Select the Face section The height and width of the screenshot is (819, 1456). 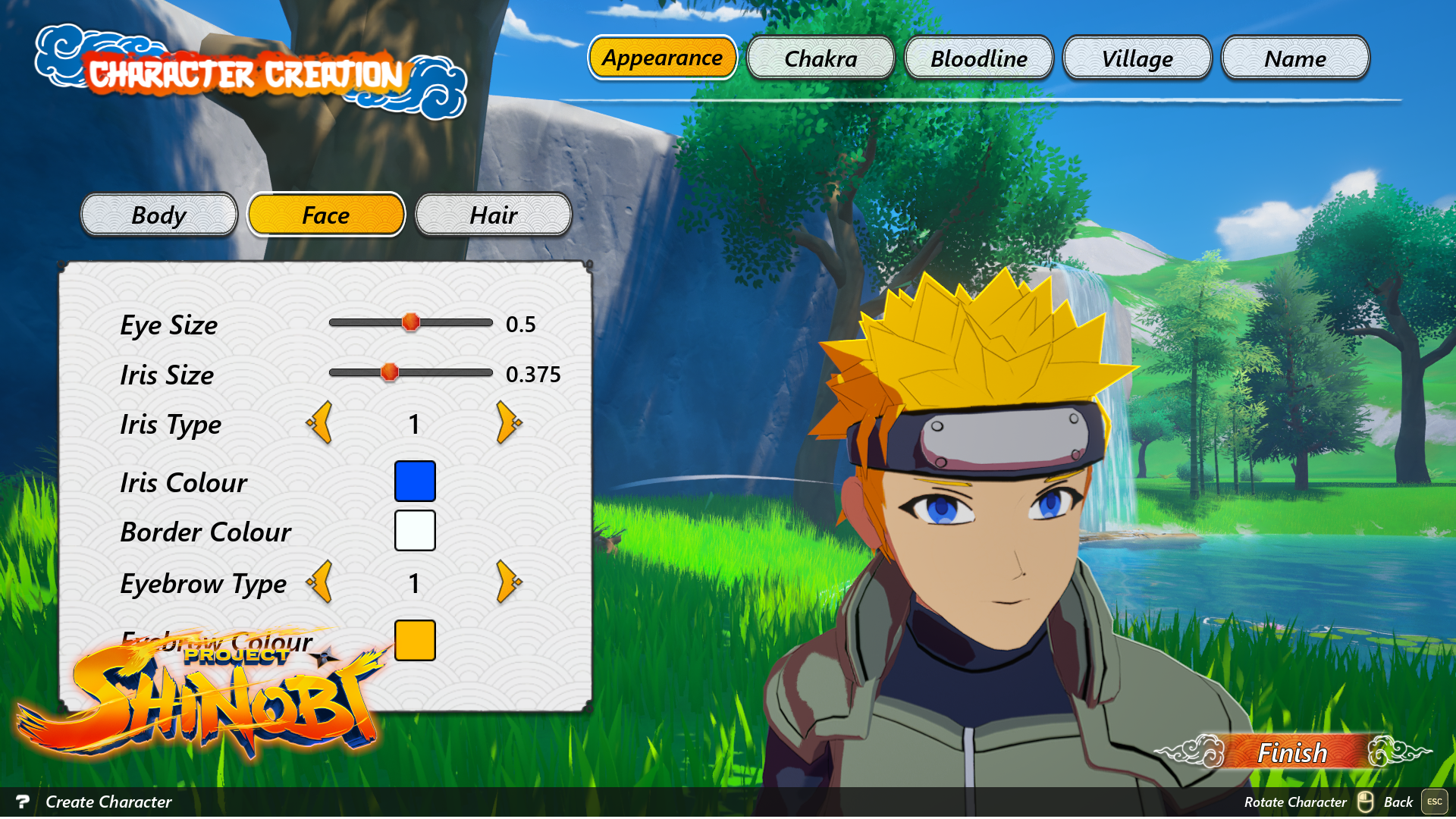(x=325, y=215)
